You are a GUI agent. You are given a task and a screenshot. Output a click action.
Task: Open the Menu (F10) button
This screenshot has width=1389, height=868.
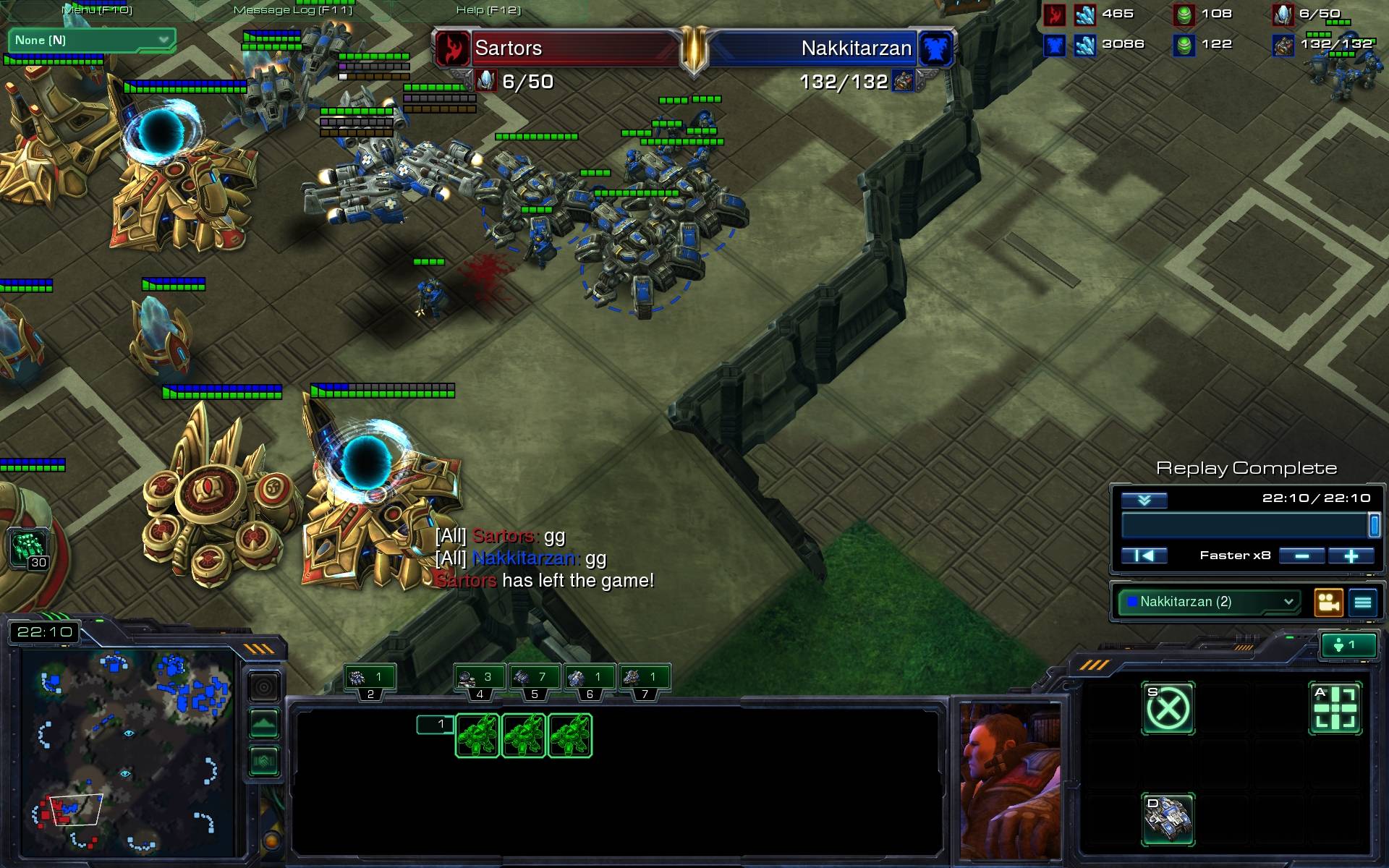coord(97,10)
